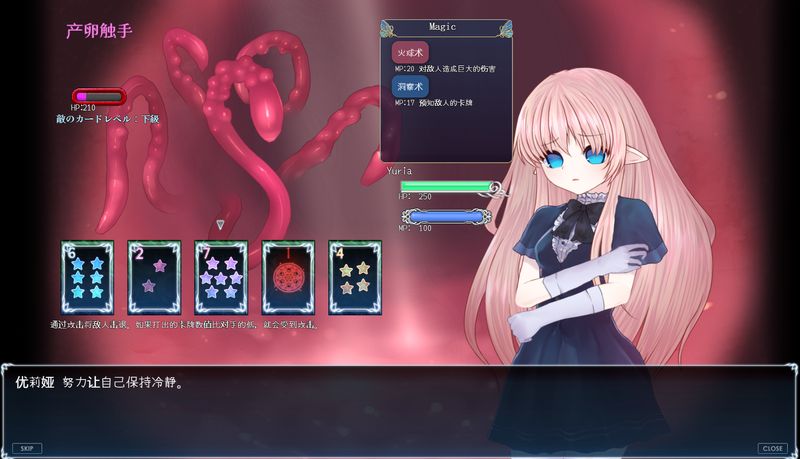Screen dimensions: 800x459
Task: Skip the dialogue with SKIP button
Action: click(27, 448)
